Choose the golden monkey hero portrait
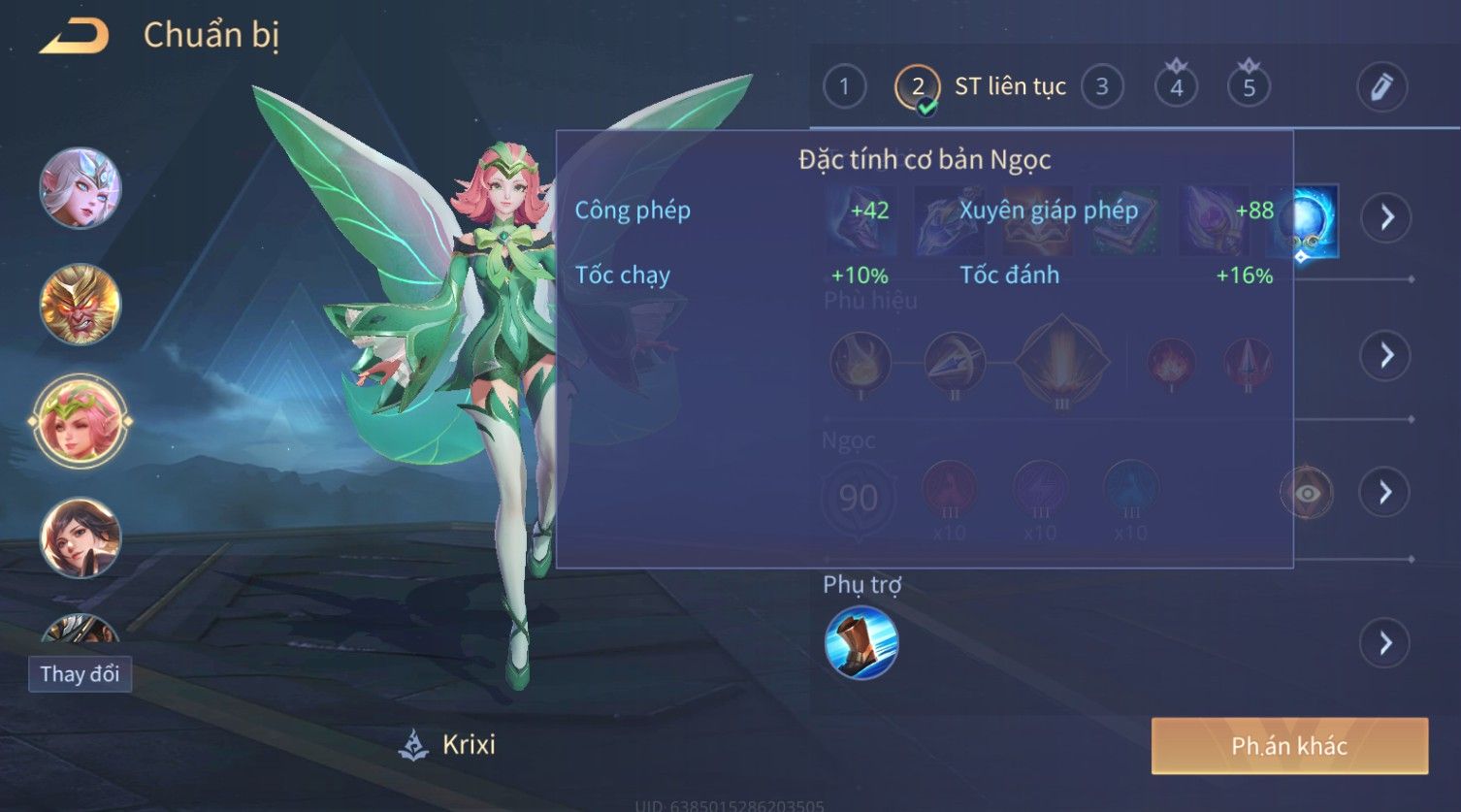This screenshot has height=812, width=1461. [80, 304]
